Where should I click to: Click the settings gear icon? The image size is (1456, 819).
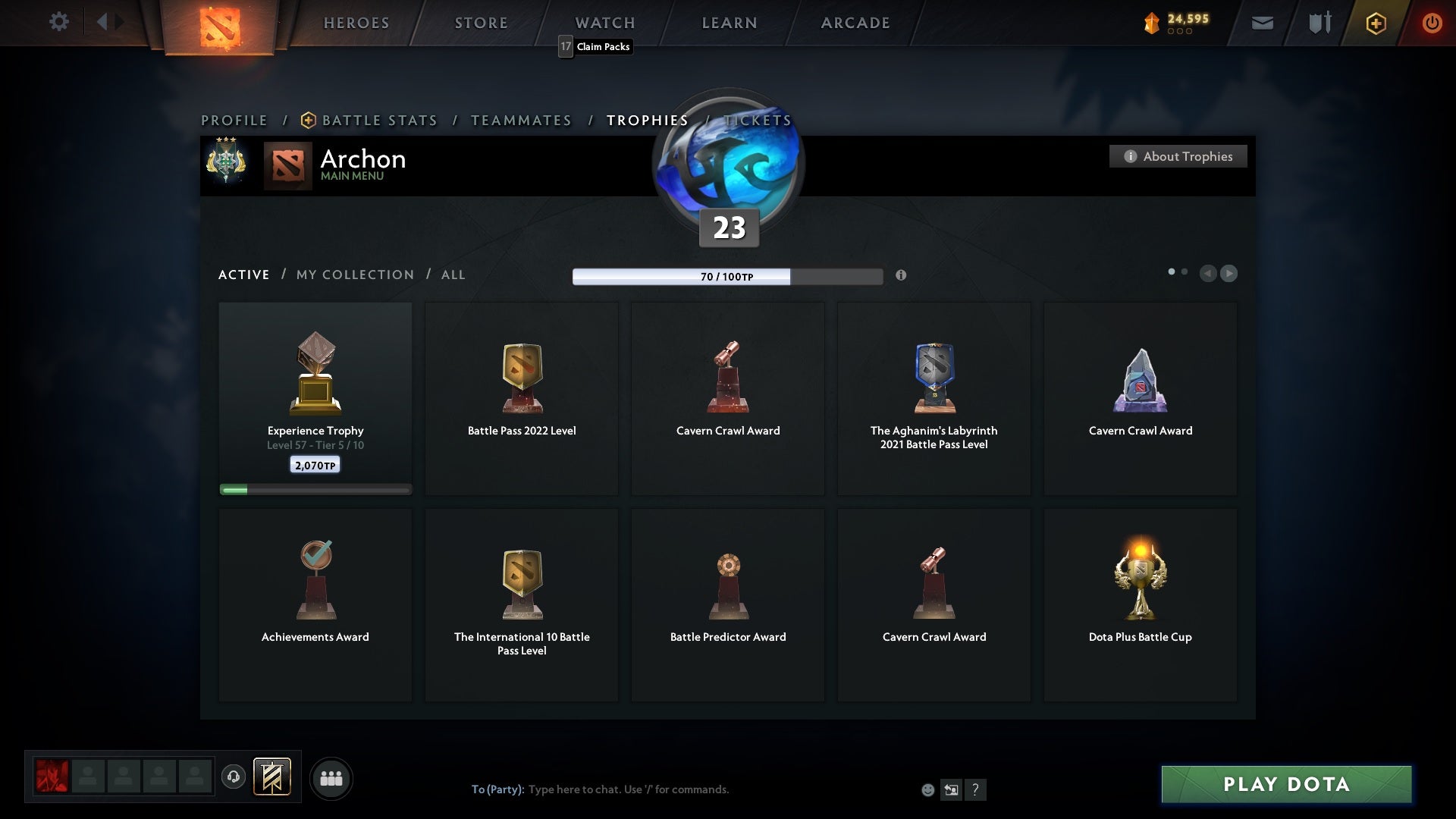pyautogui.click(x=59, y=22)
